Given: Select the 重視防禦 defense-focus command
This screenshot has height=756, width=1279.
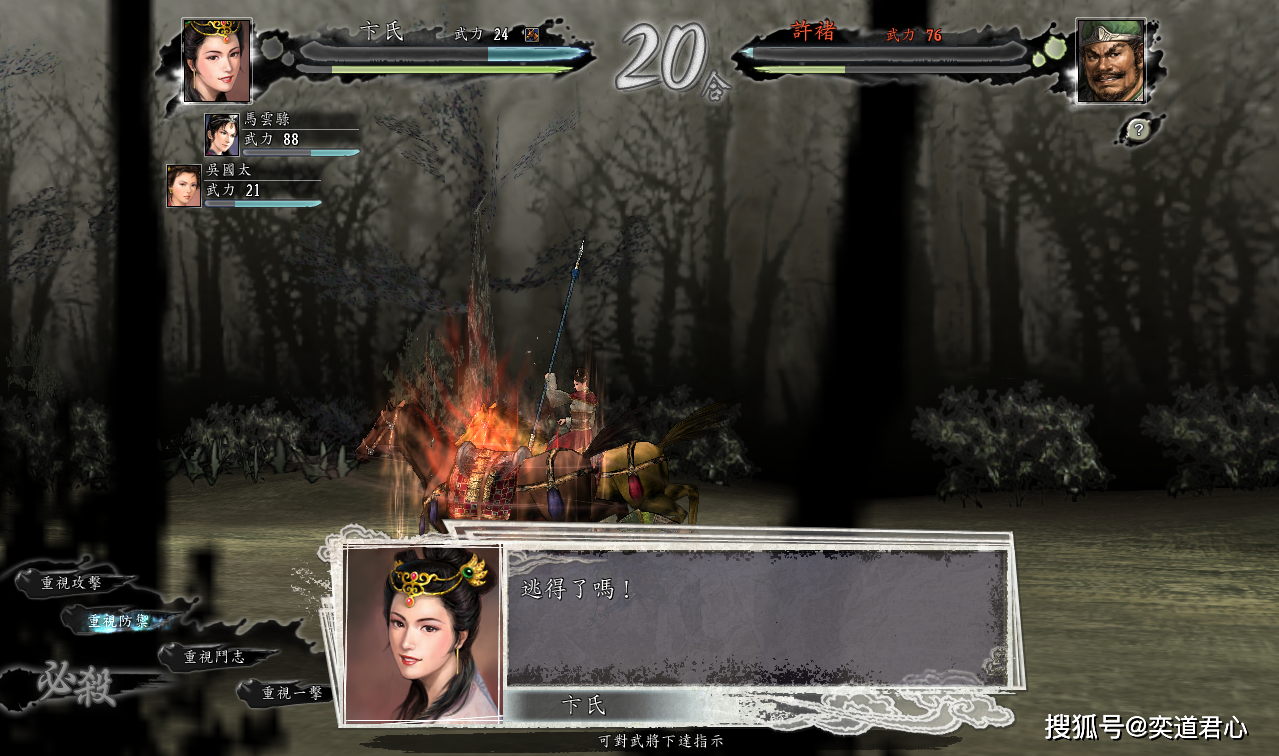Looking at the screenshot, I should pos(118,621).
